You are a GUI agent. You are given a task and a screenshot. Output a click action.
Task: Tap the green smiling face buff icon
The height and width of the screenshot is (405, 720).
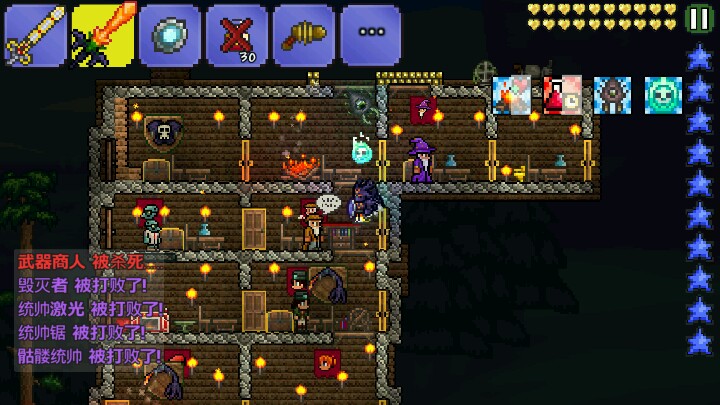(662, 95)
